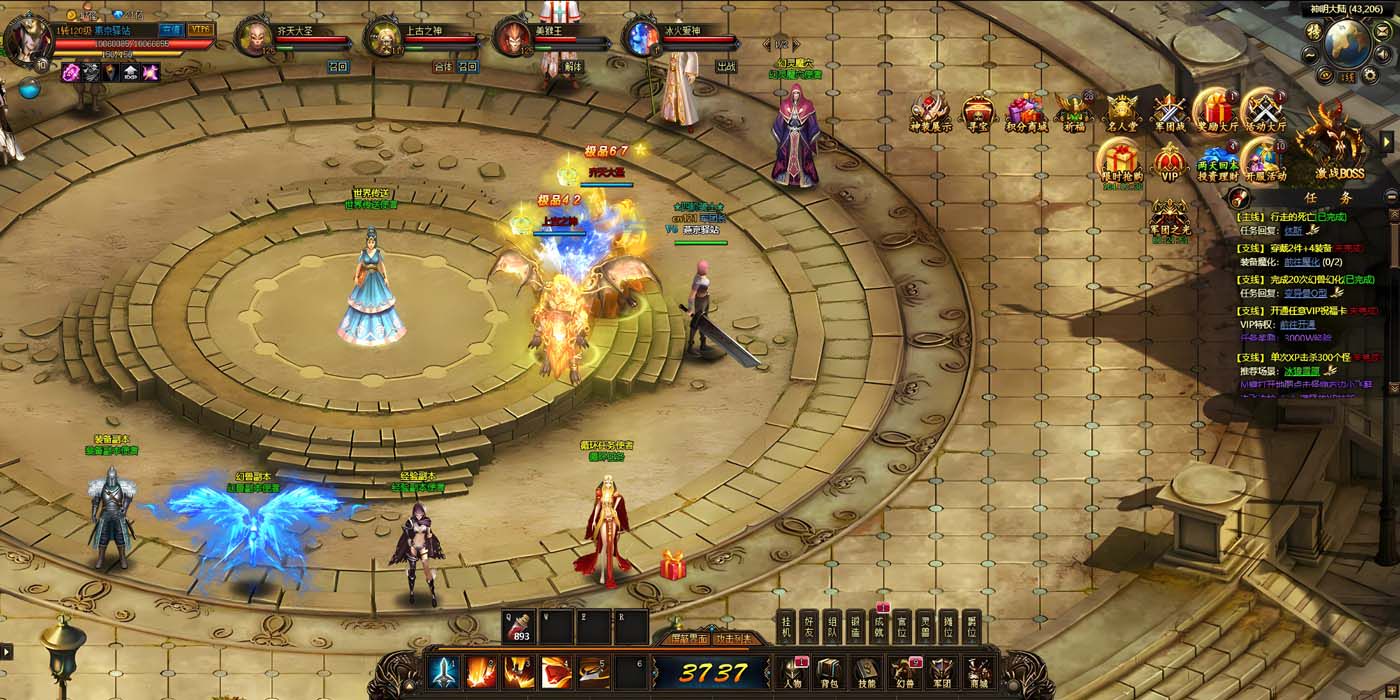Image resolution: width=1400 pixels, height=700 pixels.
Task: Open the 锻造 forging menu
Action: [856, 626]
